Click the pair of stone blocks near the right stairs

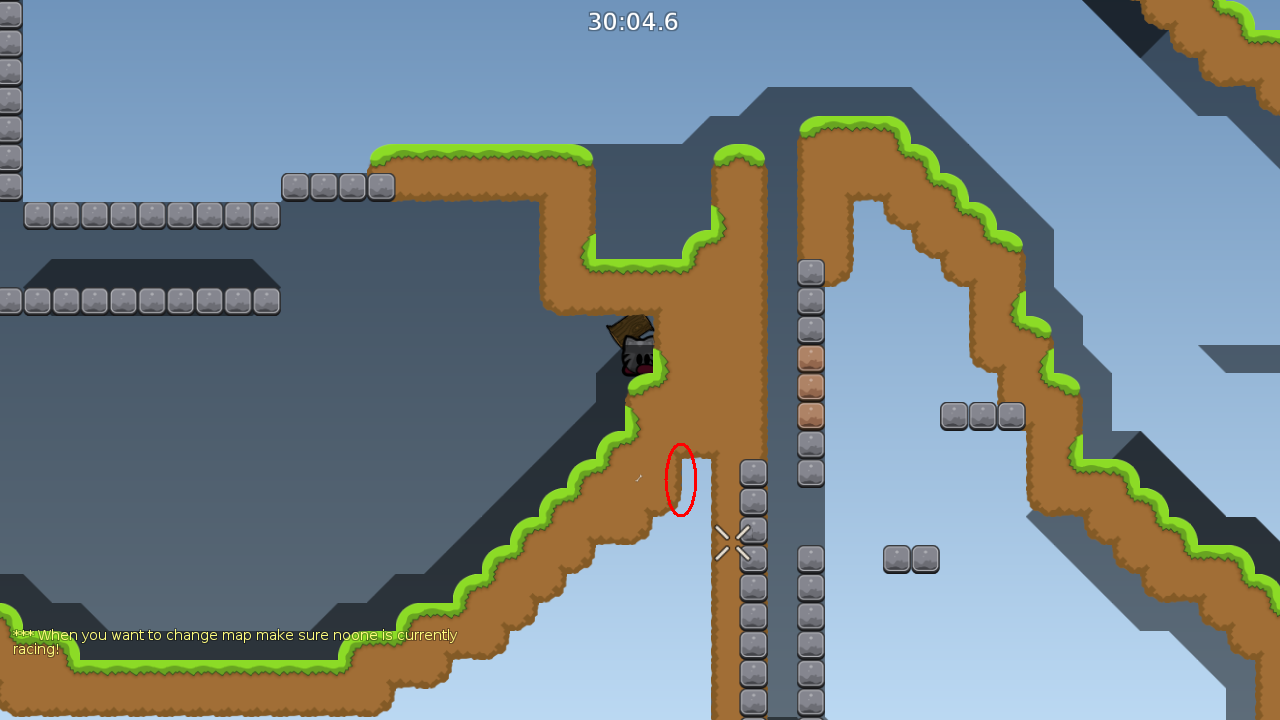[x=911, y=559]
